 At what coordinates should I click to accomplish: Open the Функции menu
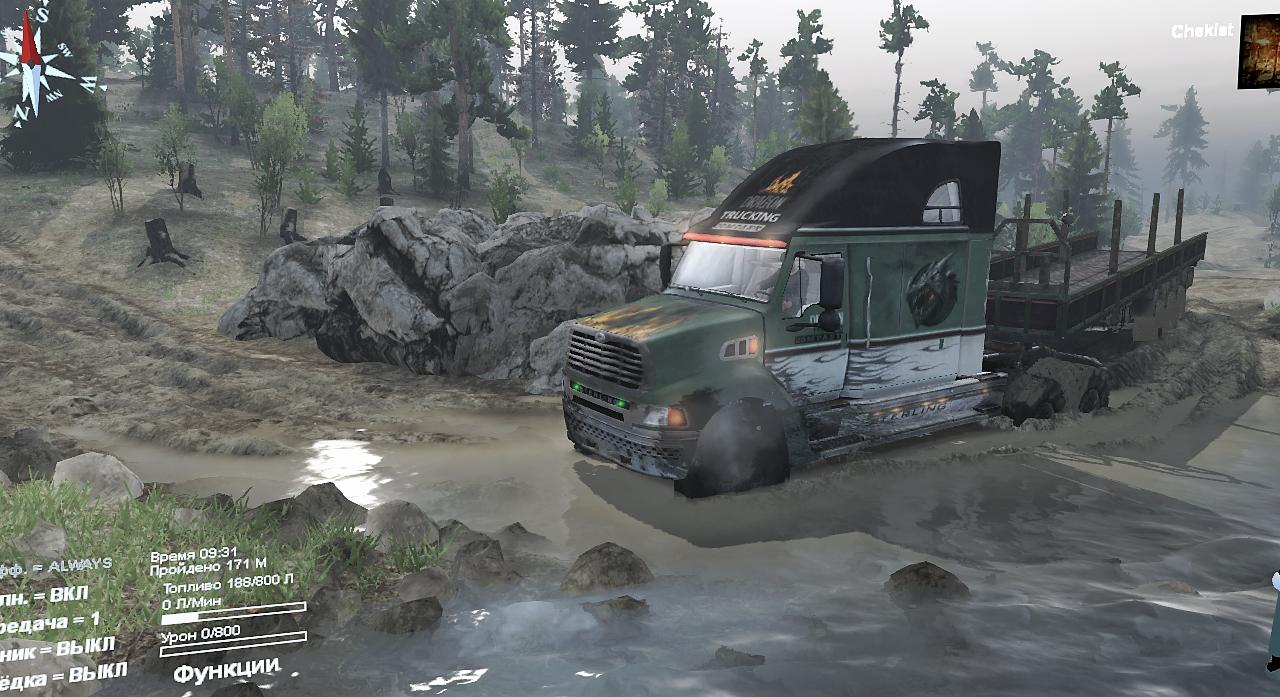click(x=226, y=668)
